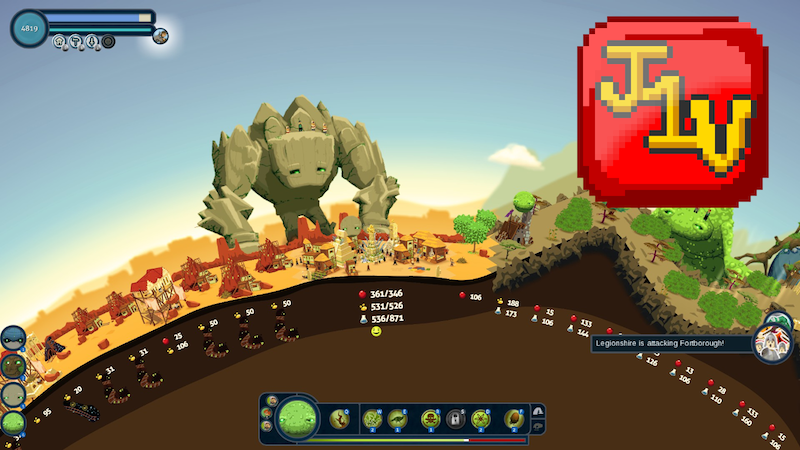Select the blue ocean giant portrait
Viewport: 800px width, 450px height.
13,339
